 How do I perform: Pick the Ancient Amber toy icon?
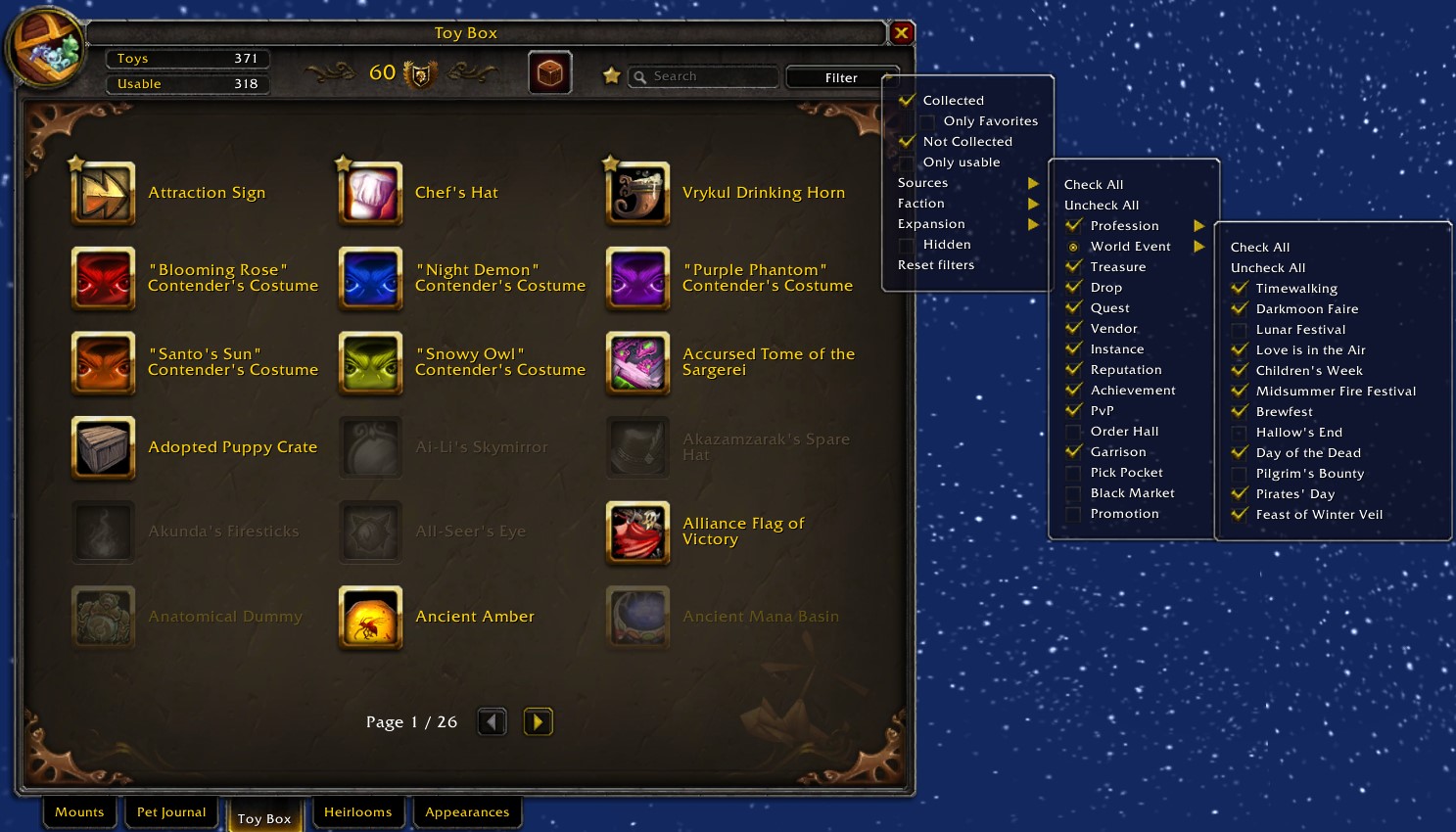[371, 618]
